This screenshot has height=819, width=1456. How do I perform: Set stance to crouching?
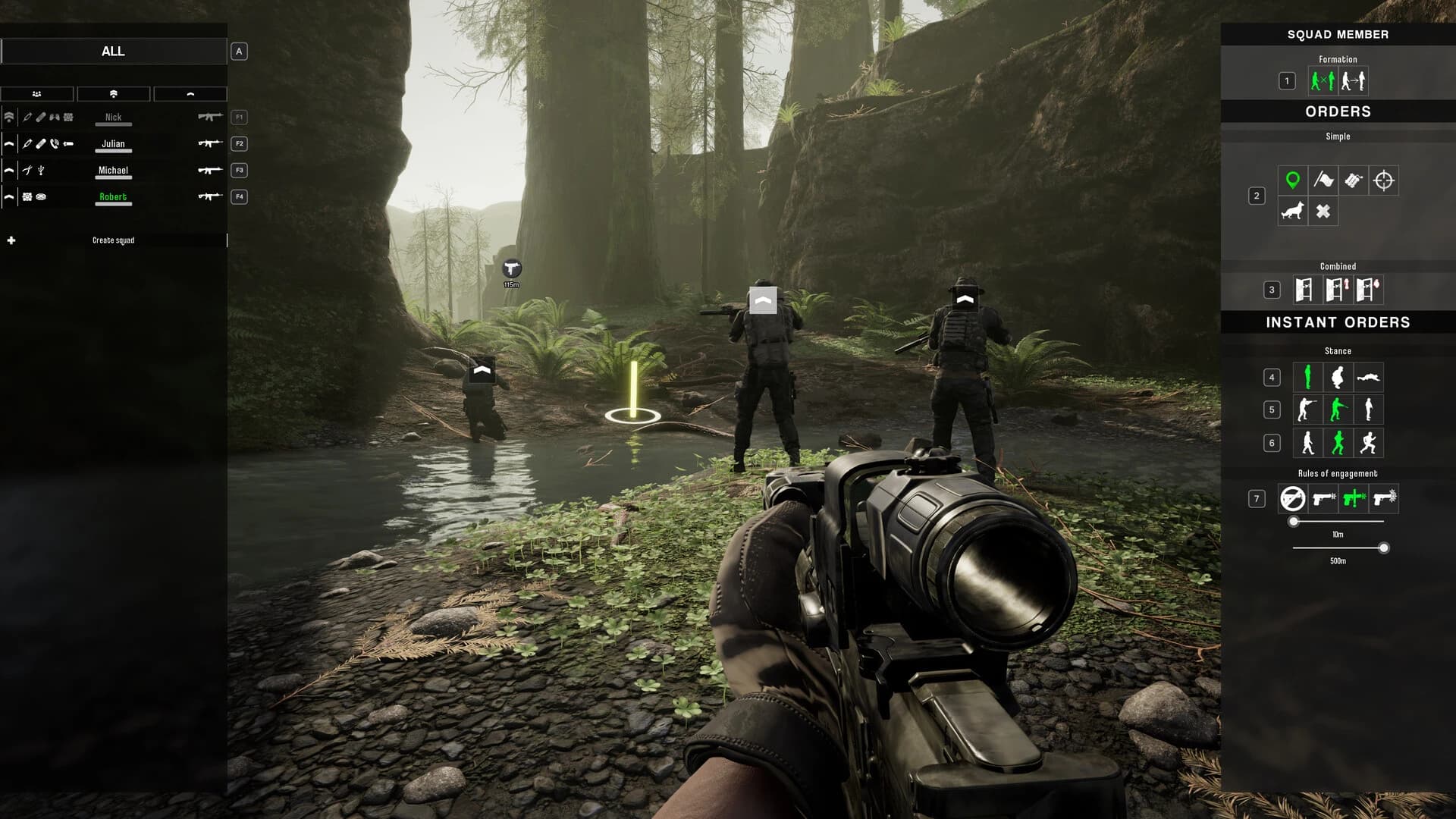(1338, 377)
